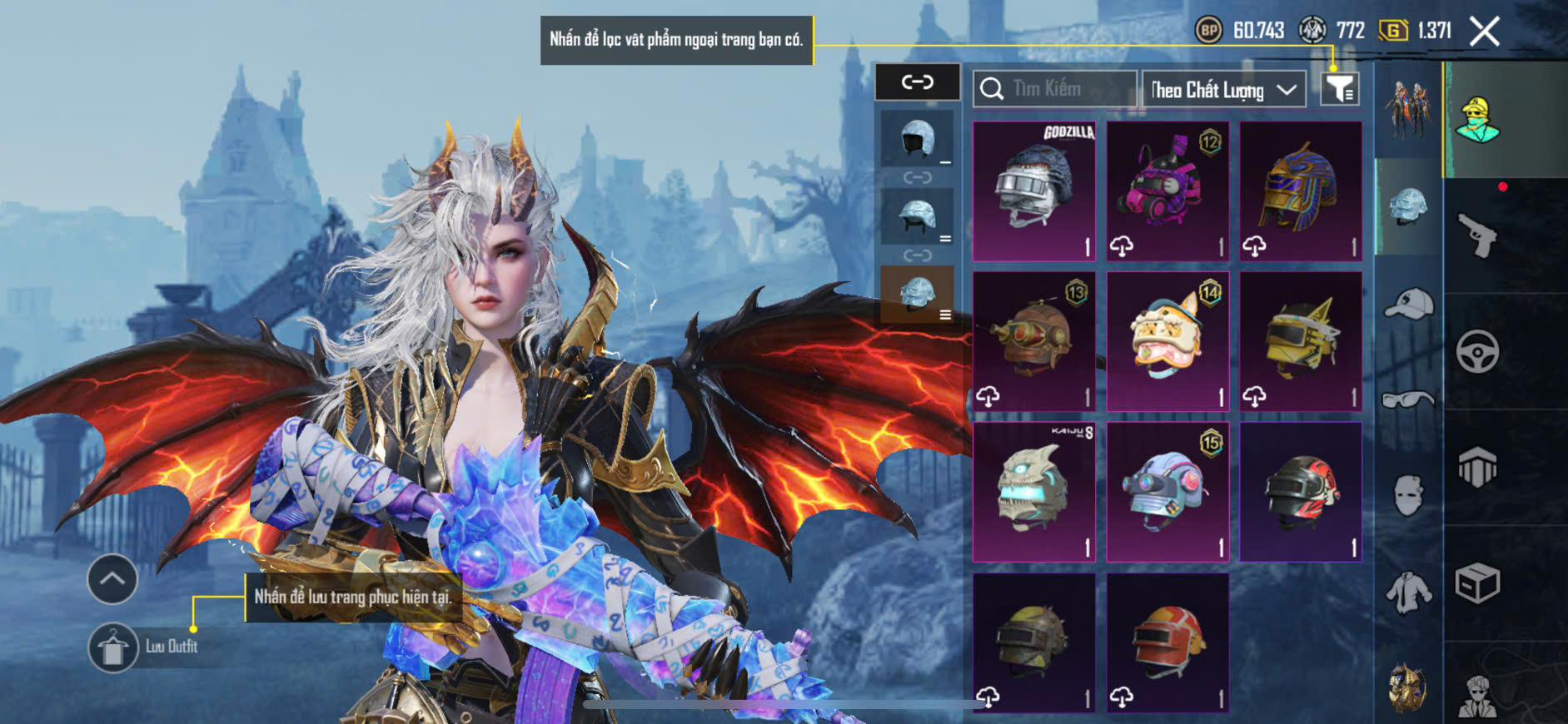Open the steering wheel vehicle category
This screenshot has width=1568, height=724.
coord(1478,351)
